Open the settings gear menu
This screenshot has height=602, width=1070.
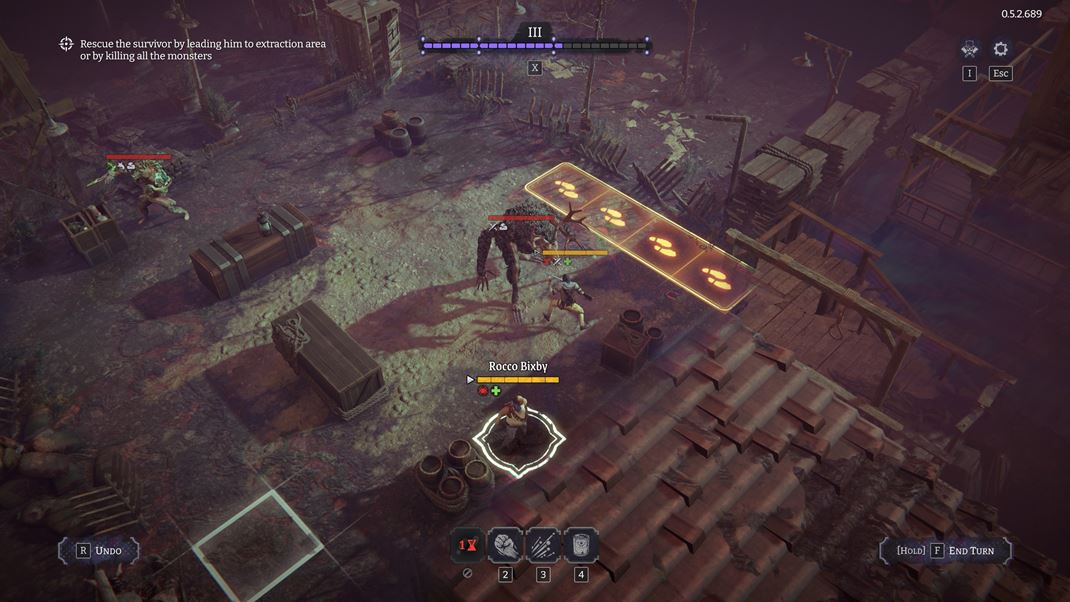click(x=1000, y=49)
